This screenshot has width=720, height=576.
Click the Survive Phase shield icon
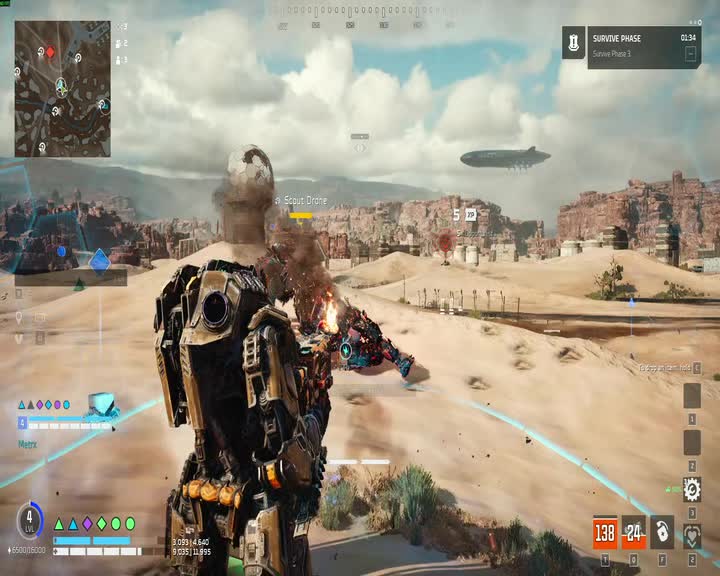click(573, 42)
